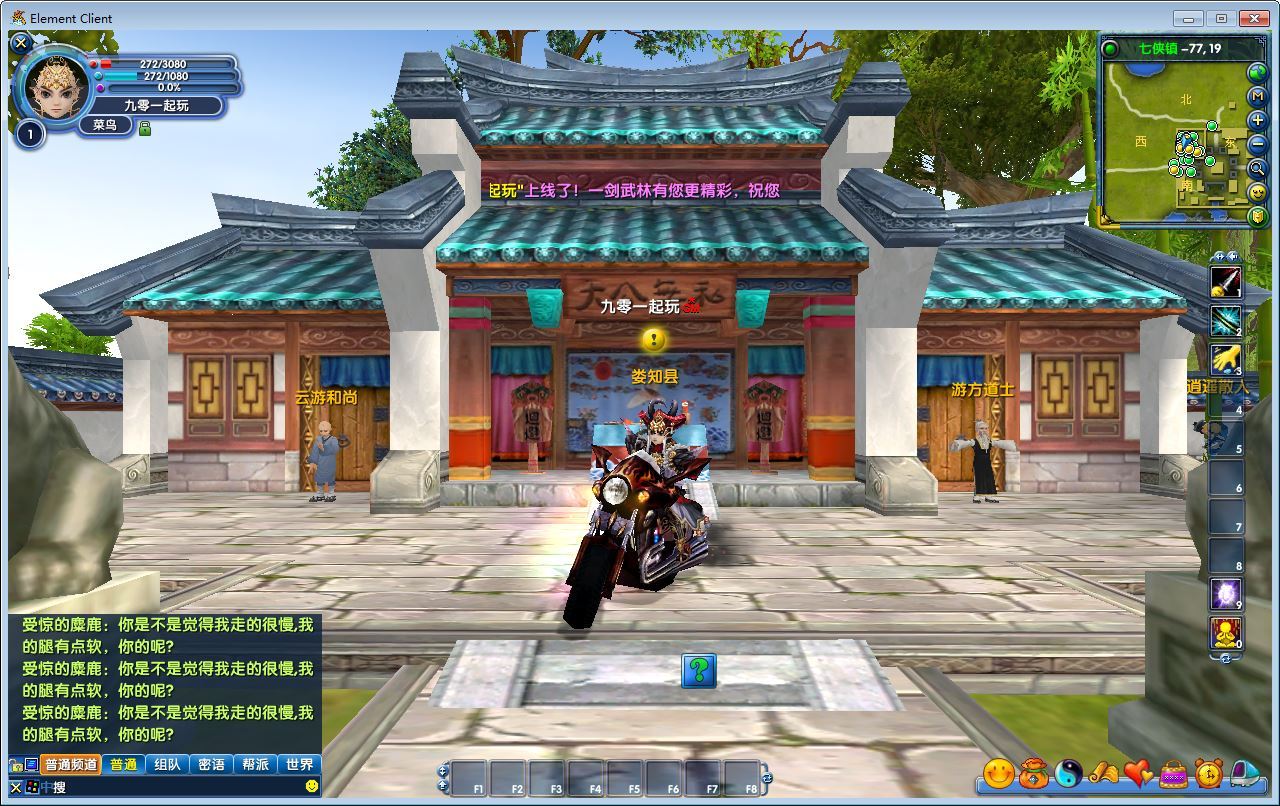1280x806 pixels.
Task: Switch to the 组队 chat tab
Action: pos(167,764)
